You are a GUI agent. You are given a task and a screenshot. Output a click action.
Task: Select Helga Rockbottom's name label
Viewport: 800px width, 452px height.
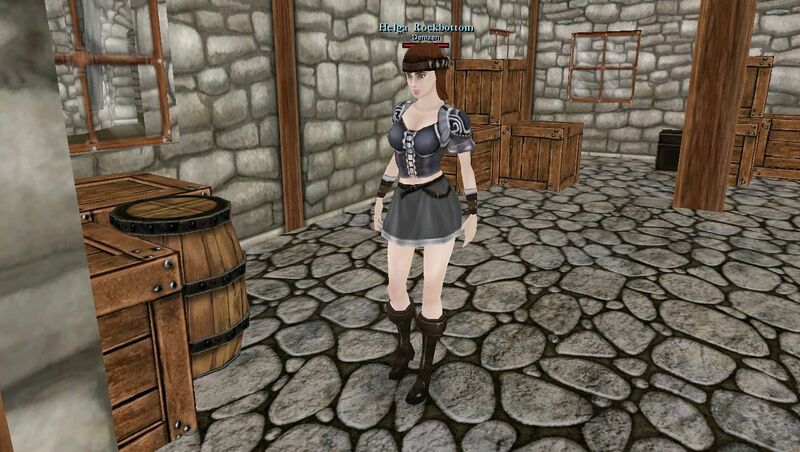pos(425,27)
